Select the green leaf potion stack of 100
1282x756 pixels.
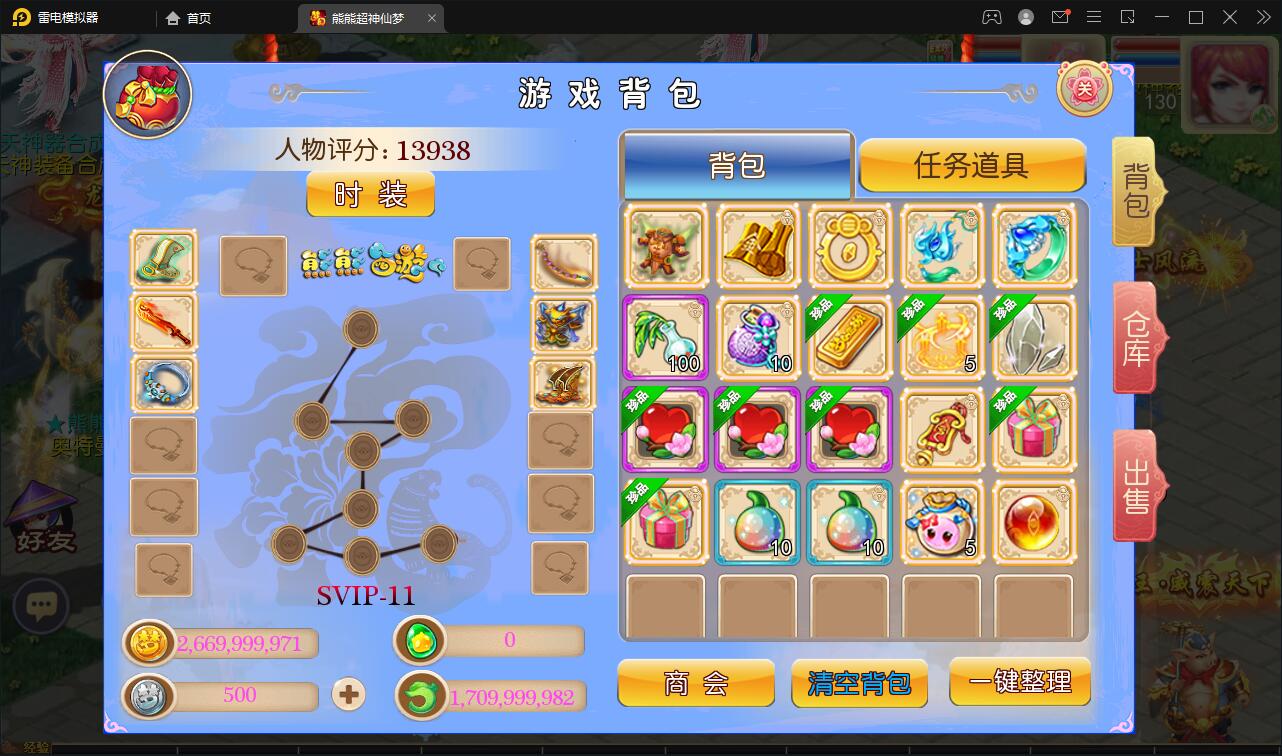(x=665, y=336)
